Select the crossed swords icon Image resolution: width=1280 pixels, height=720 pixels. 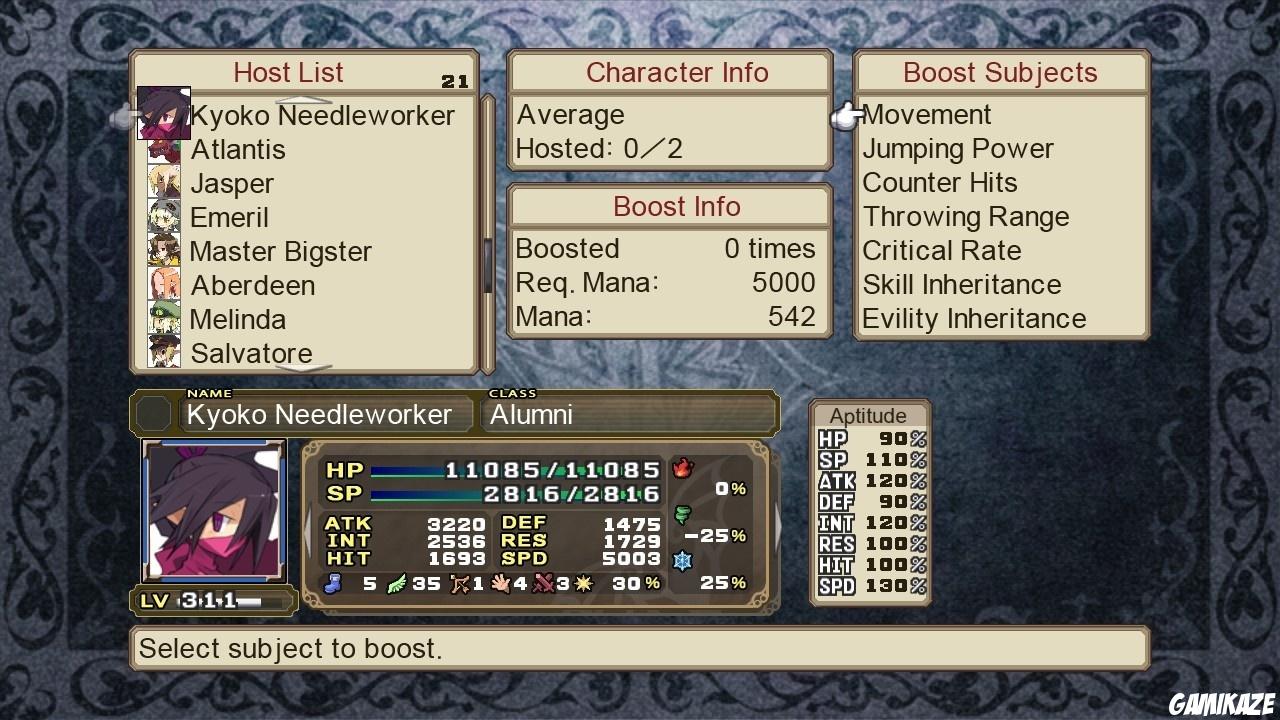pyautogui.click(x=544, y=582)
